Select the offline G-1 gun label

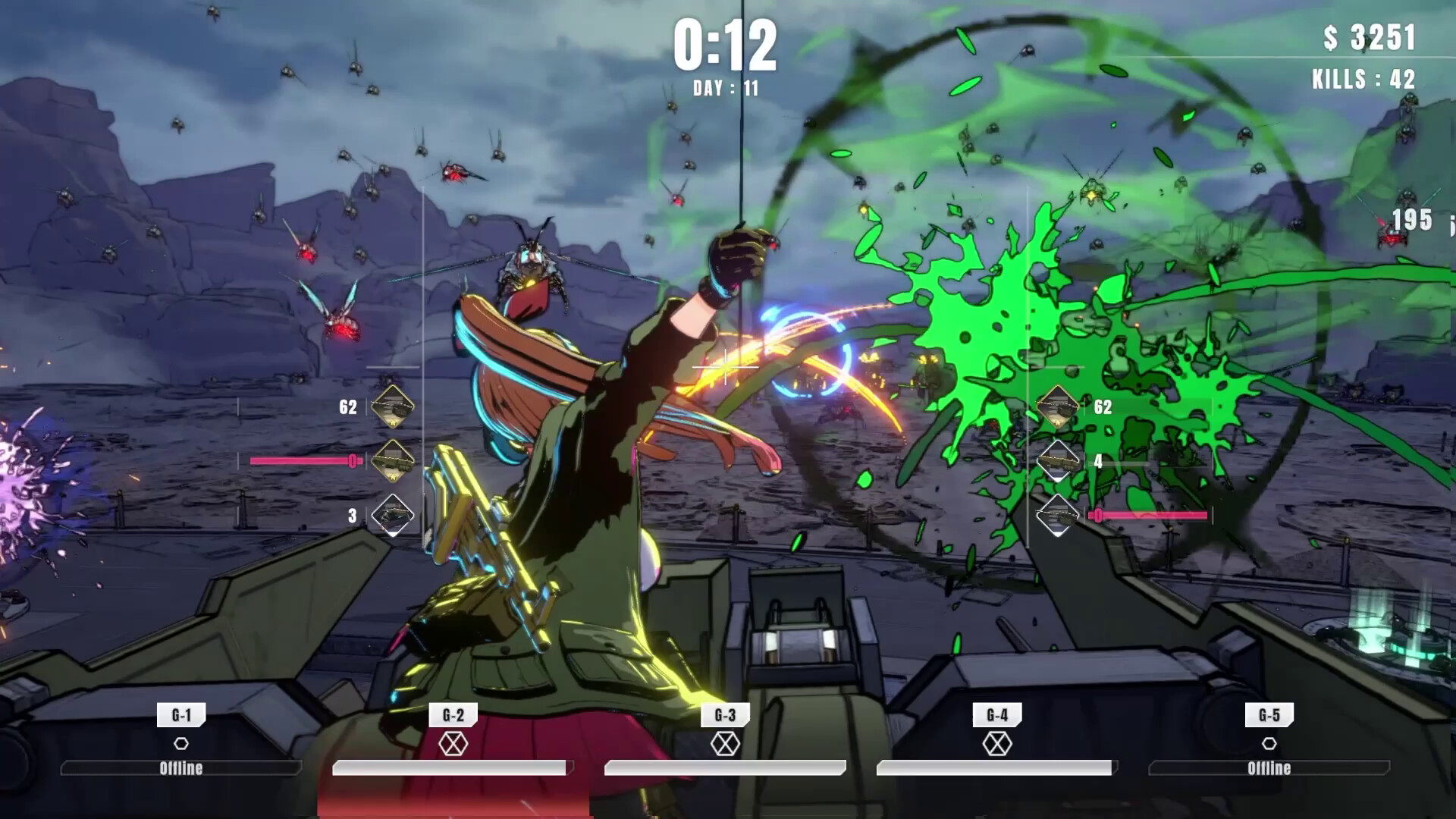click(x=181, y=714)
